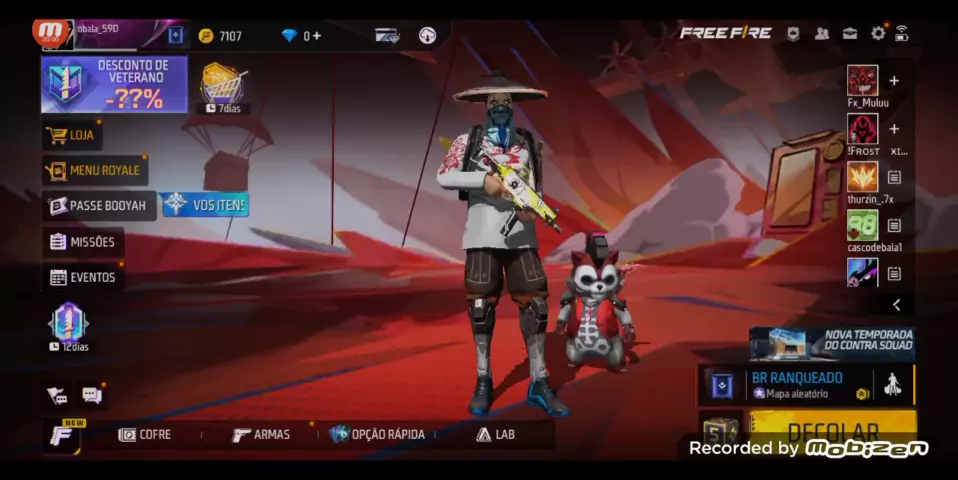Open the Loja shop menu
Image resolution: width=958 pixels, height=480 pixels.
click(72, 135)
